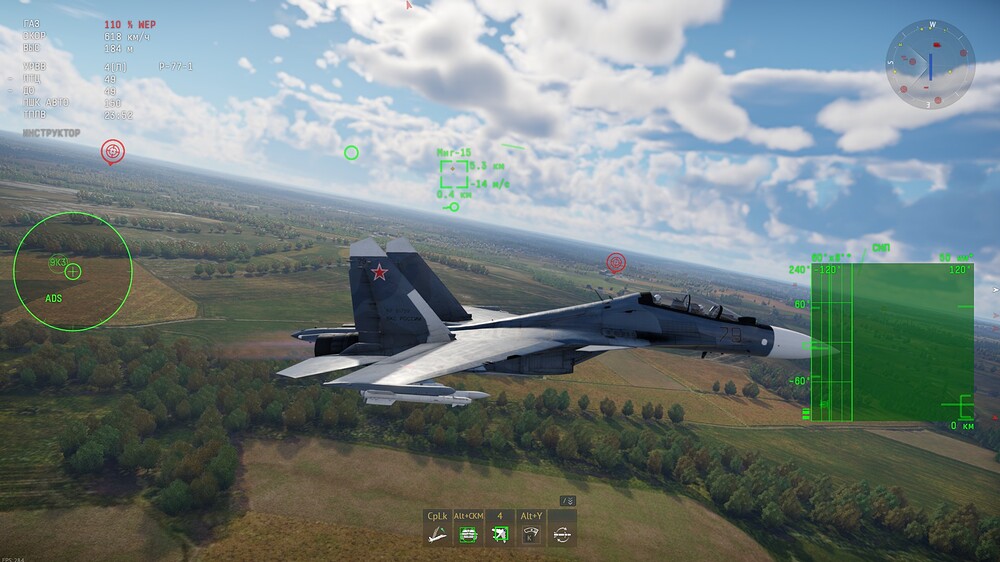
Task: Collapse the action bar with the arrow button
Action: point(567,501)
